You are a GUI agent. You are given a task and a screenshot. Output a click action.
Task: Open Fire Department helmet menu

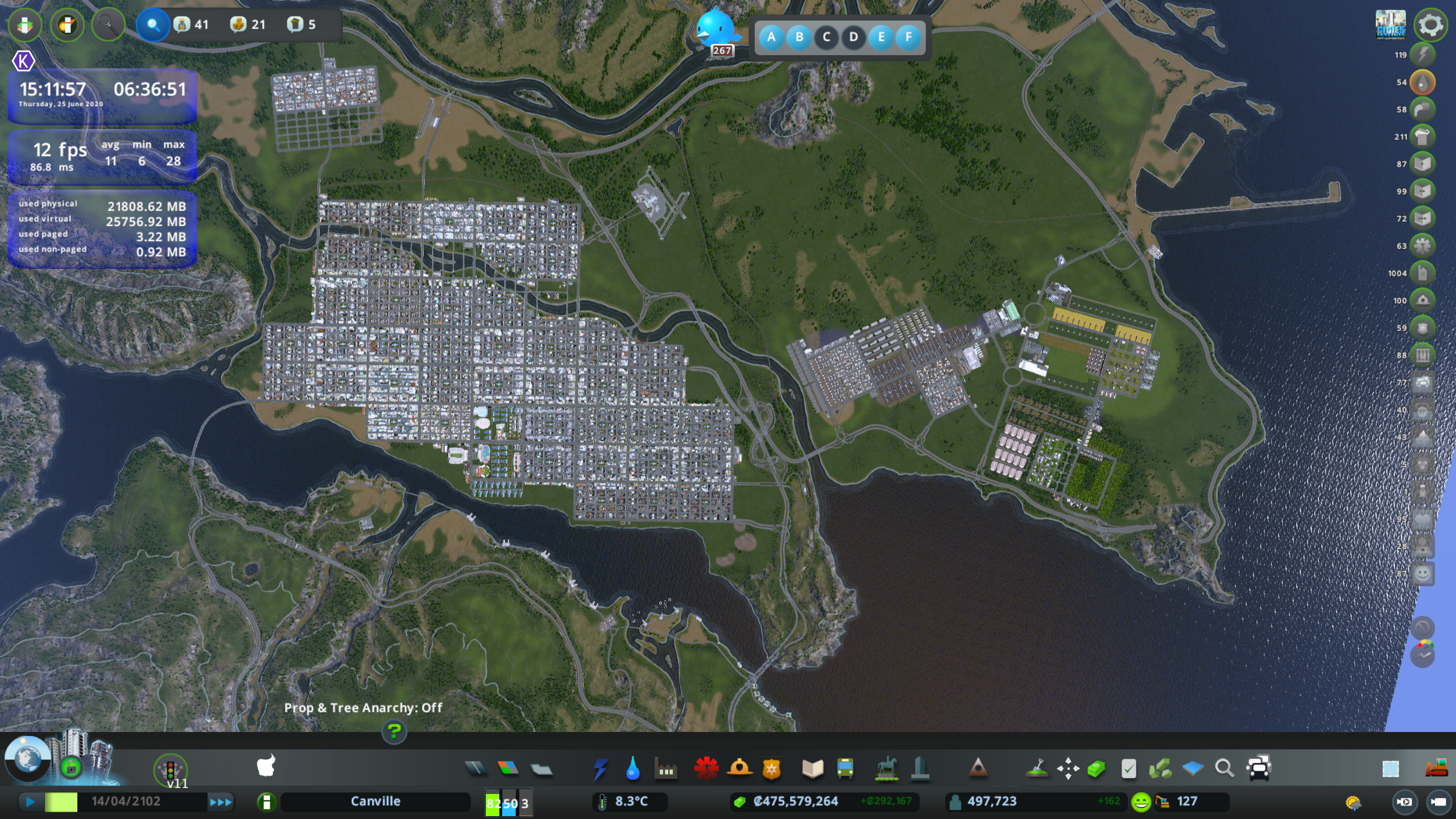pyautogui.click(x=739, y=768)
